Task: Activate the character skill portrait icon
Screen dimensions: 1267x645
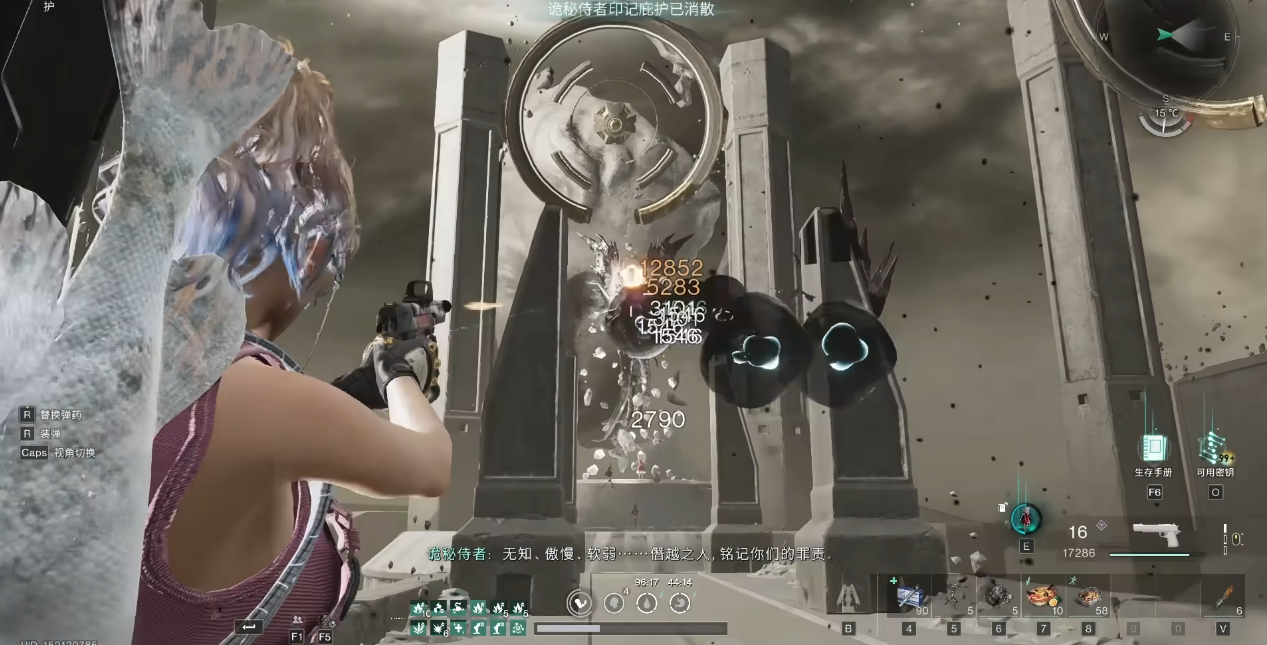Action: click(x=1026, y=519)
